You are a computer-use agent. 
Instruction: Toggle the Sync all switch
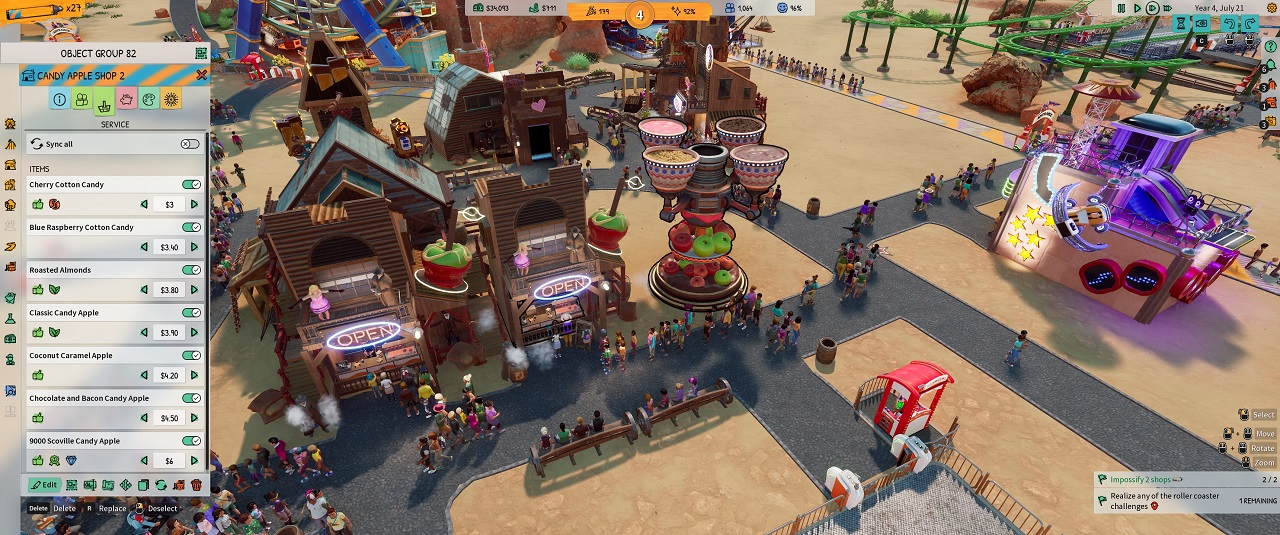coord(190,144)
